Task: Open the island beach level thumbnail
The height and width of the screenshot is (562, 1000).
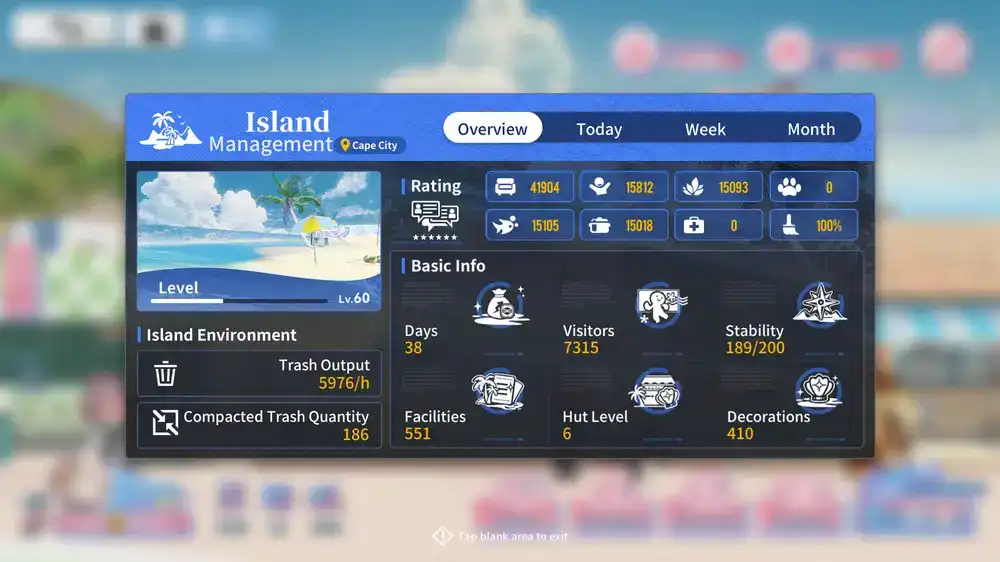Action: coord(259,240)
